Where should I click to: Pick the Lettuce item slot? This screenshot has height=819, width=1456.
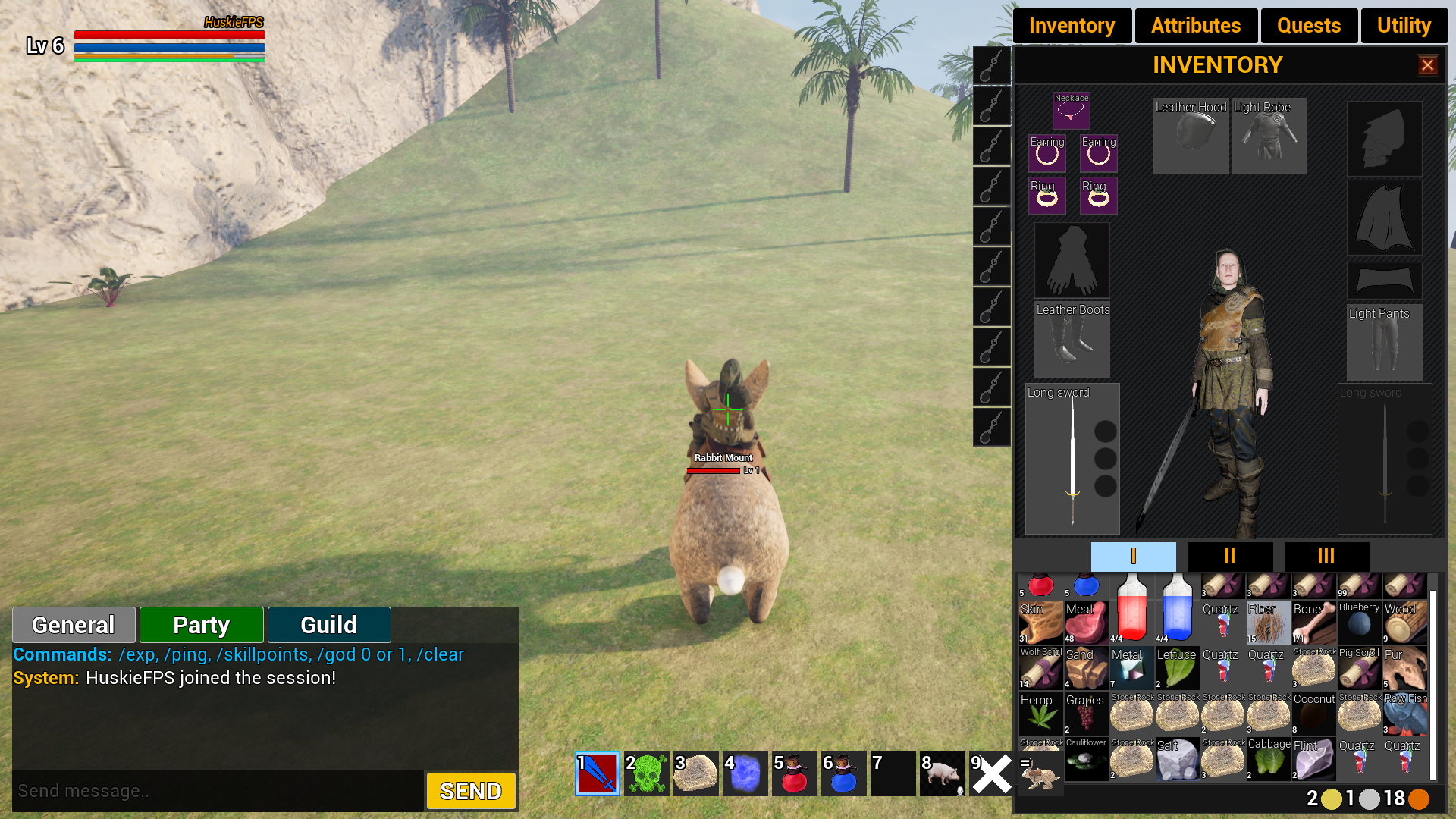pos(1177,668)
